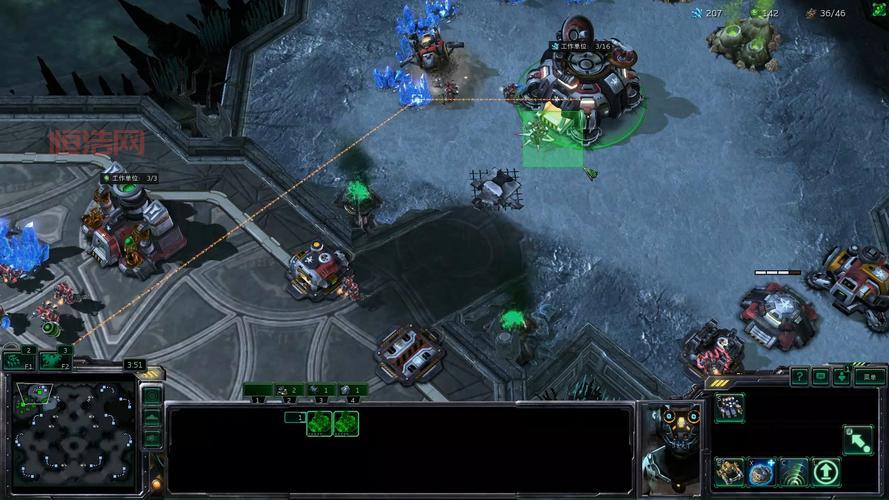Select control group 3 tab
Image resolution: width=889 pixels, height=500 pixels.
pyautogui.click(x=322, y=390)
